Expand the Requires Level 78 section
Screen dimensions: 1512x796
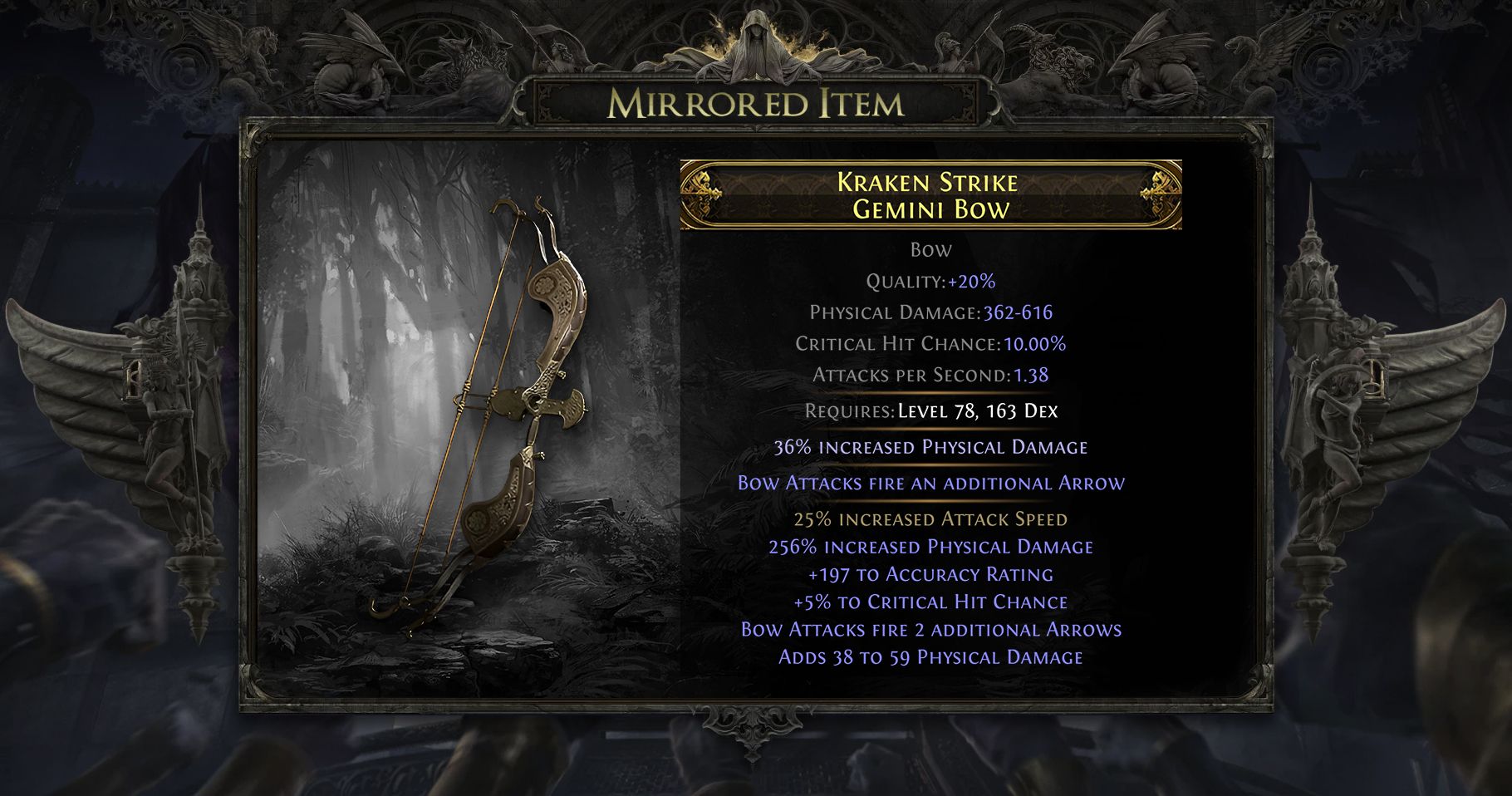click(x=929, y=410)
